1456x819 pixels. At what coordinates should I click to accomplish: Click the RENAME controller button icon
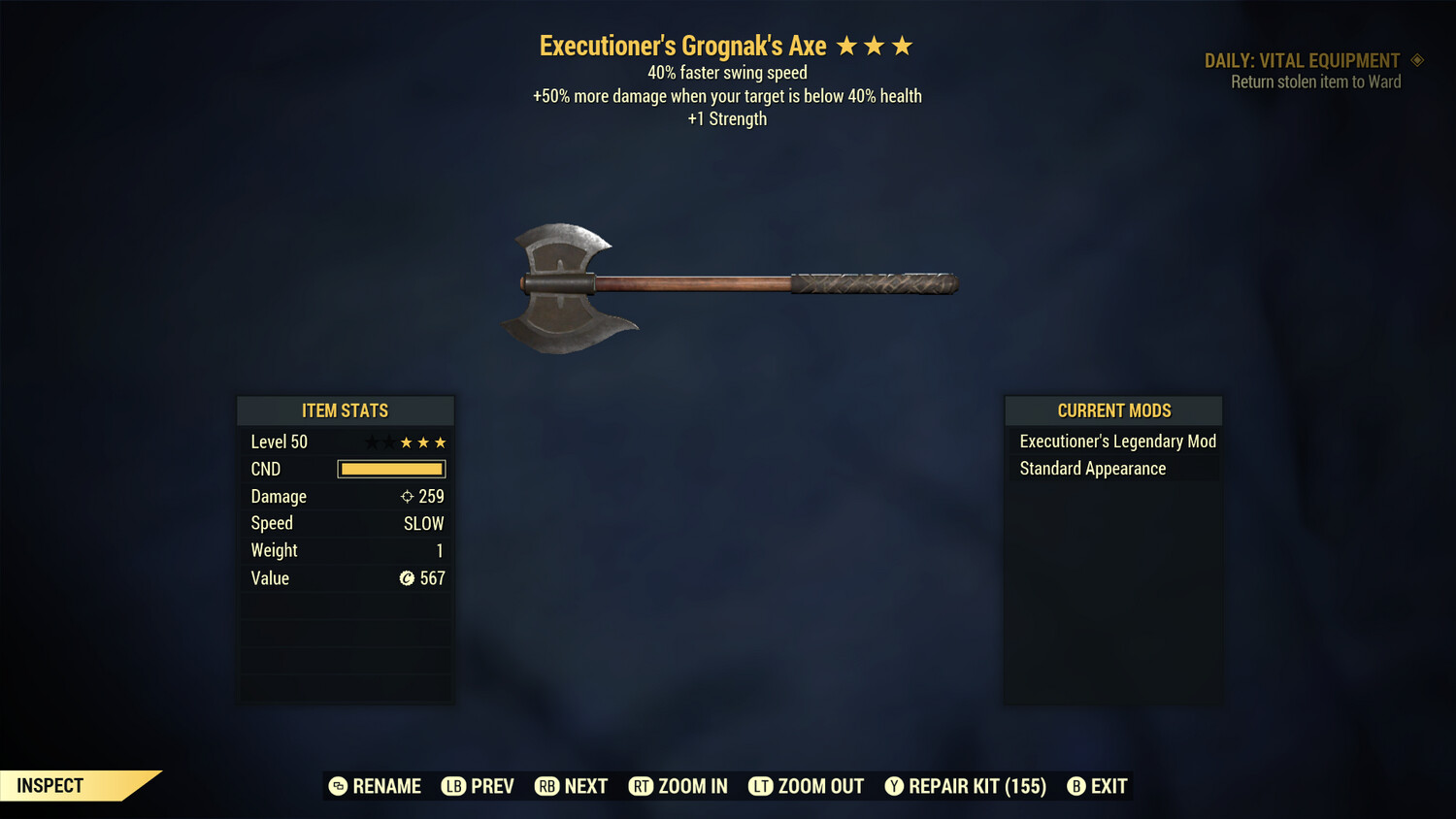338,786
